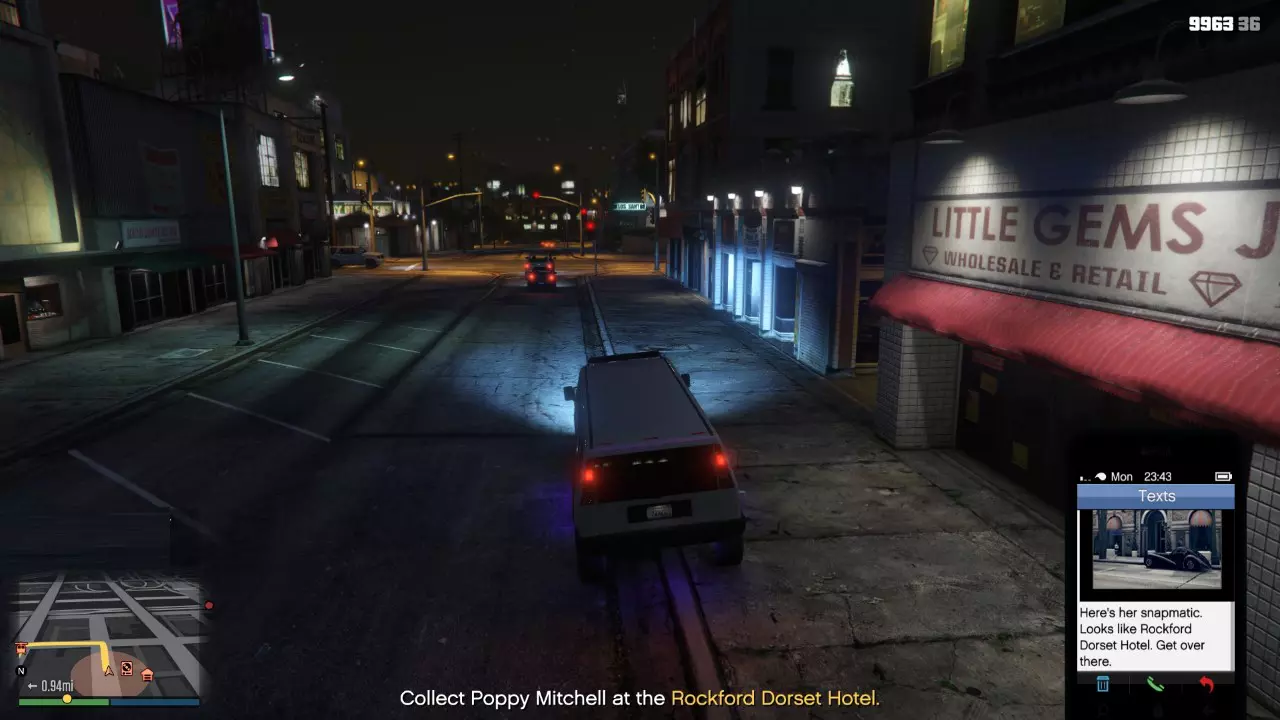This screenshot has height=720, width=1280.
Task: Click the battery icon on phone status bar
Action: click(1225, 476)
